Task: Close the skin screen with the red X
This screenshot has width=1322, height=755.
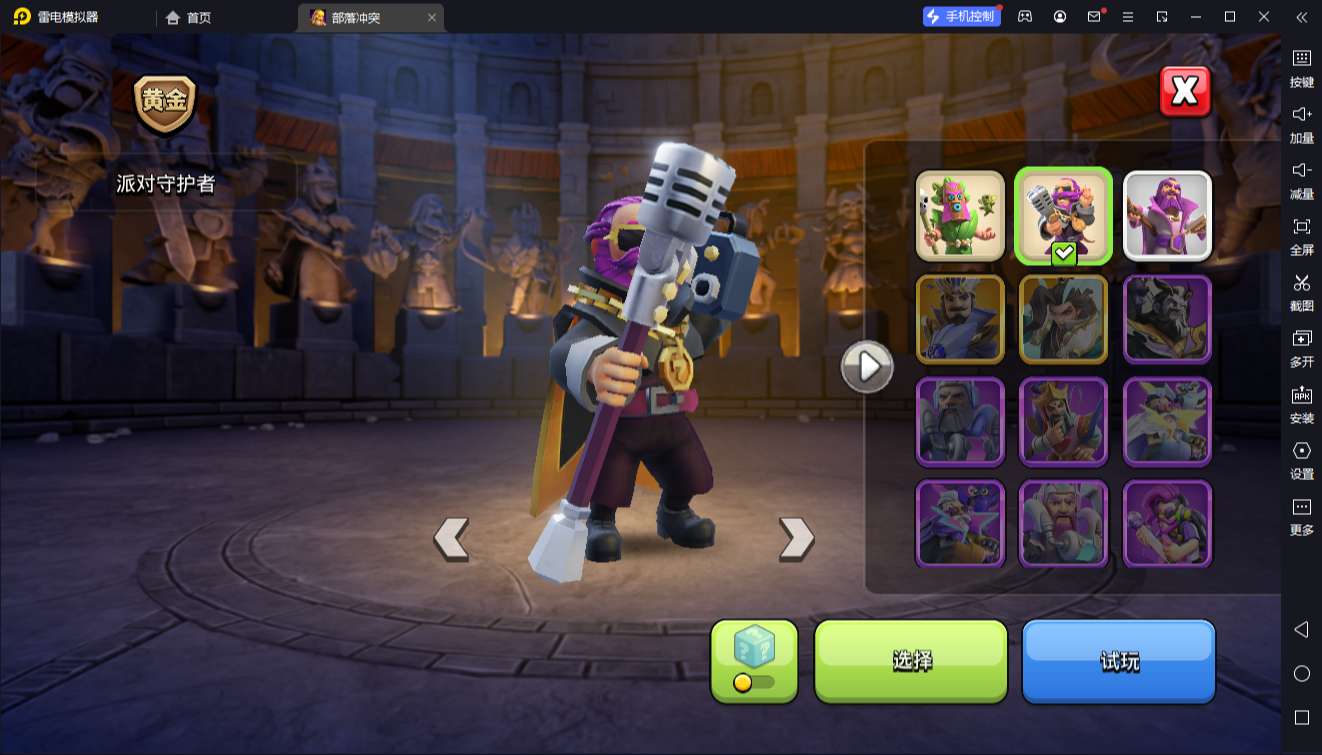Action: pos(1185,92)
